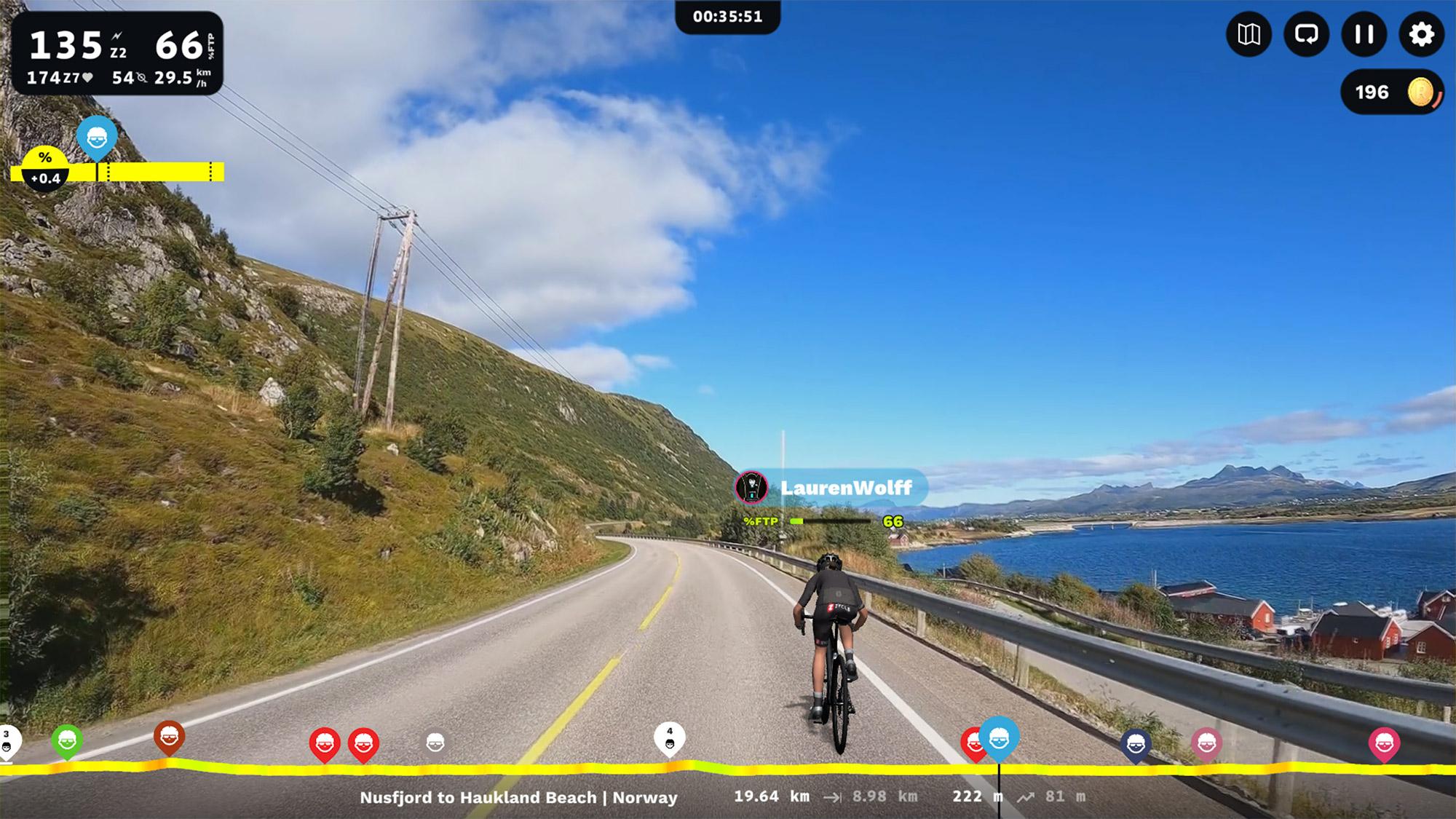Image resolution: width=1456 pixels, height=819 pixels.
Task: Select the brown rider marker on profile
Action: click(x=169, y=737)
